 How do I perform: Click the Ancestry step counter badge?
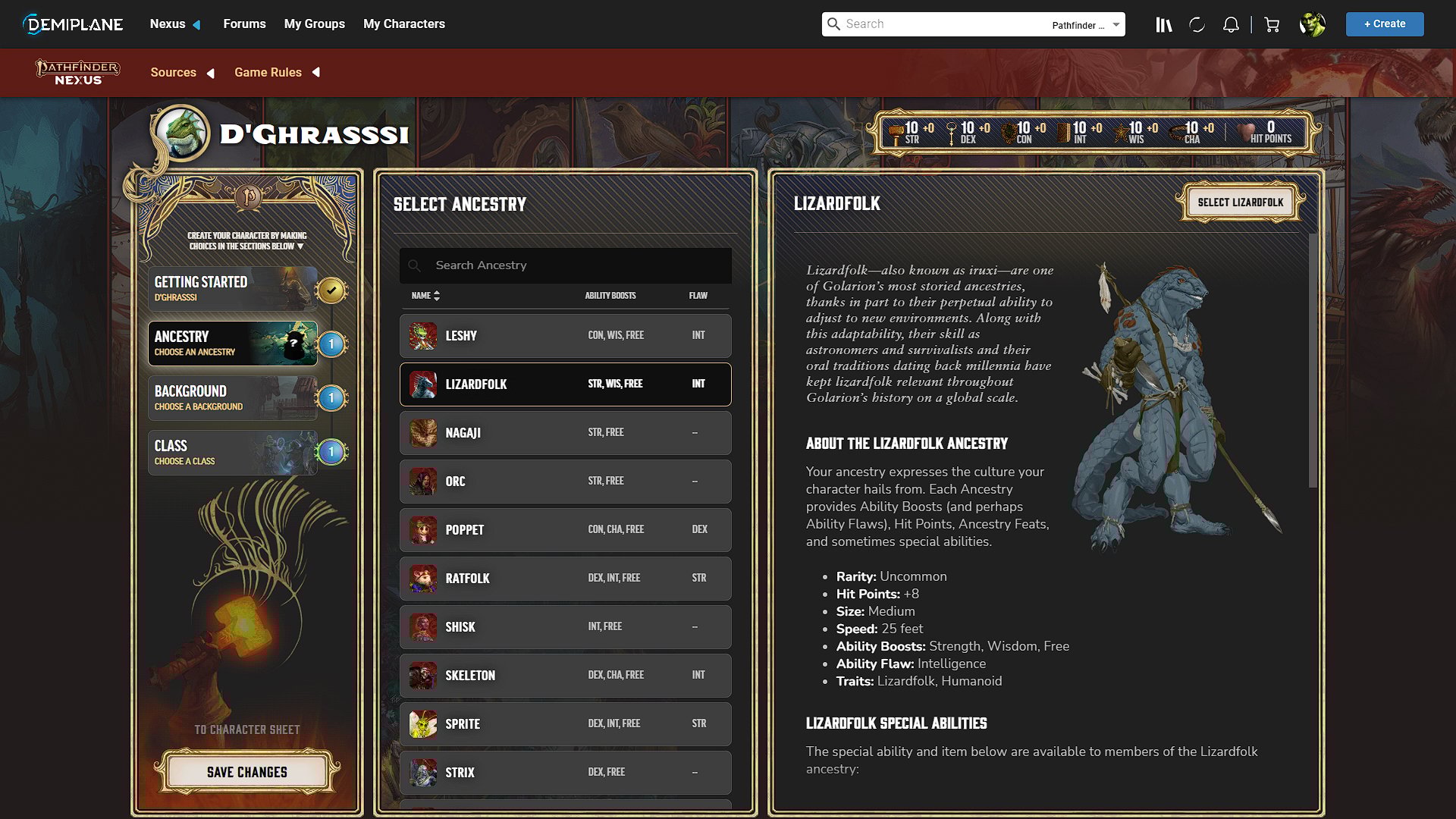[331, 343]
